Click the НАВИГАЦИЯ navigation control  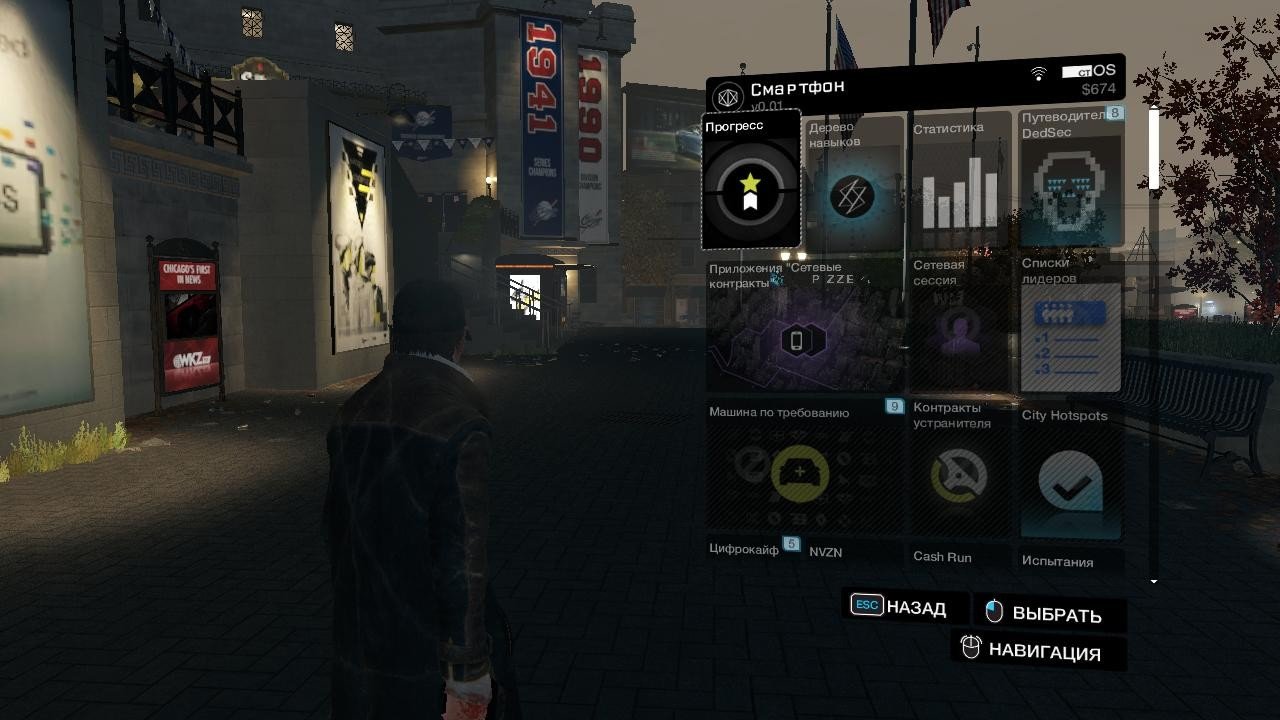pos(1038,652)
